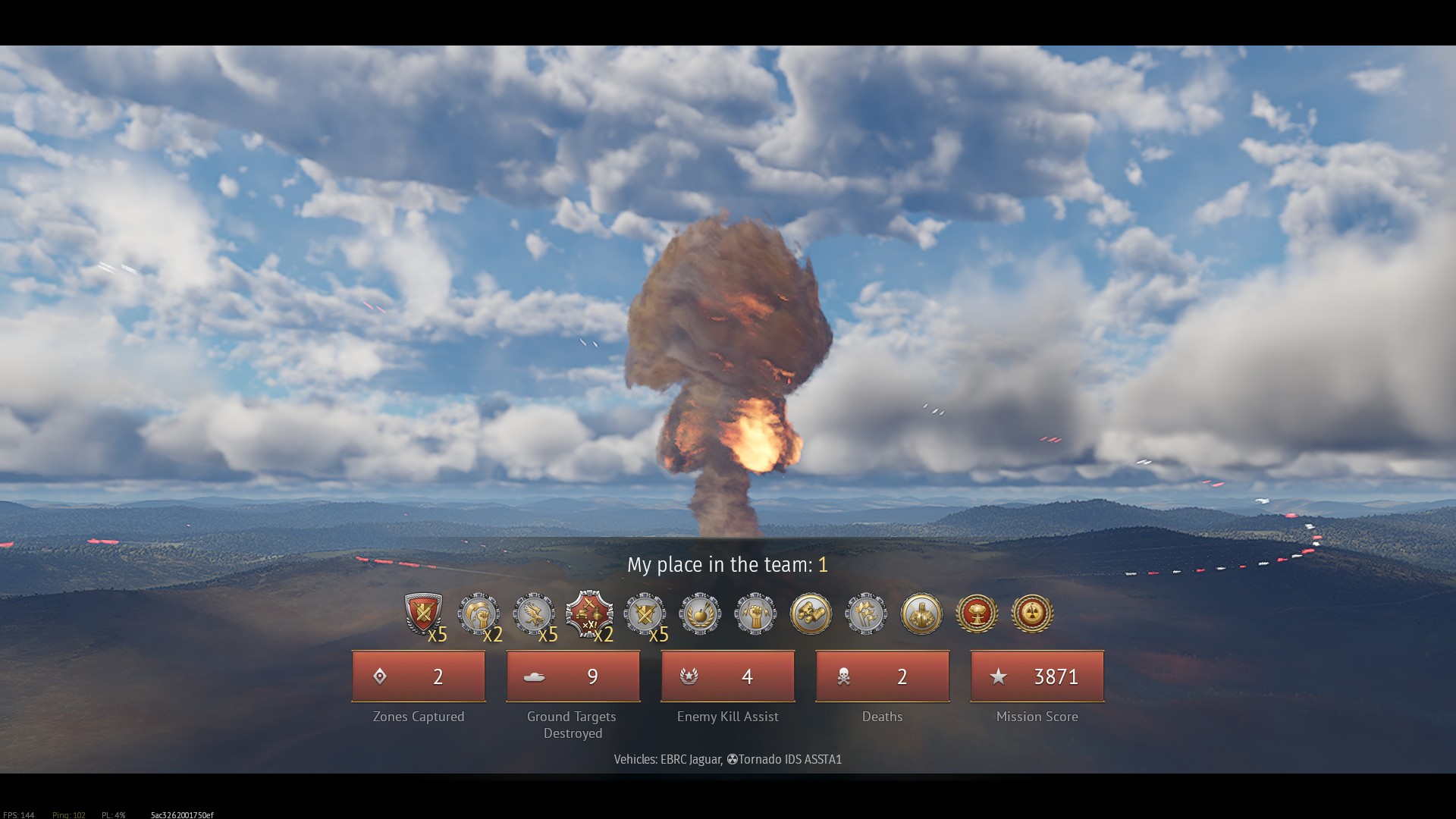View the bomb with laurel wreath medal

point(700,613)
